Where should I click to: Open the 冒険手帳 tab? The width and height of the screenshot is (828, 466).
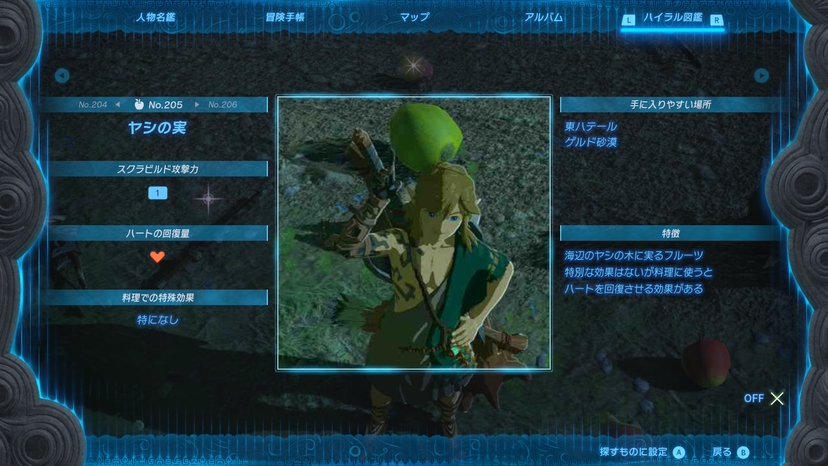(285, 18)
